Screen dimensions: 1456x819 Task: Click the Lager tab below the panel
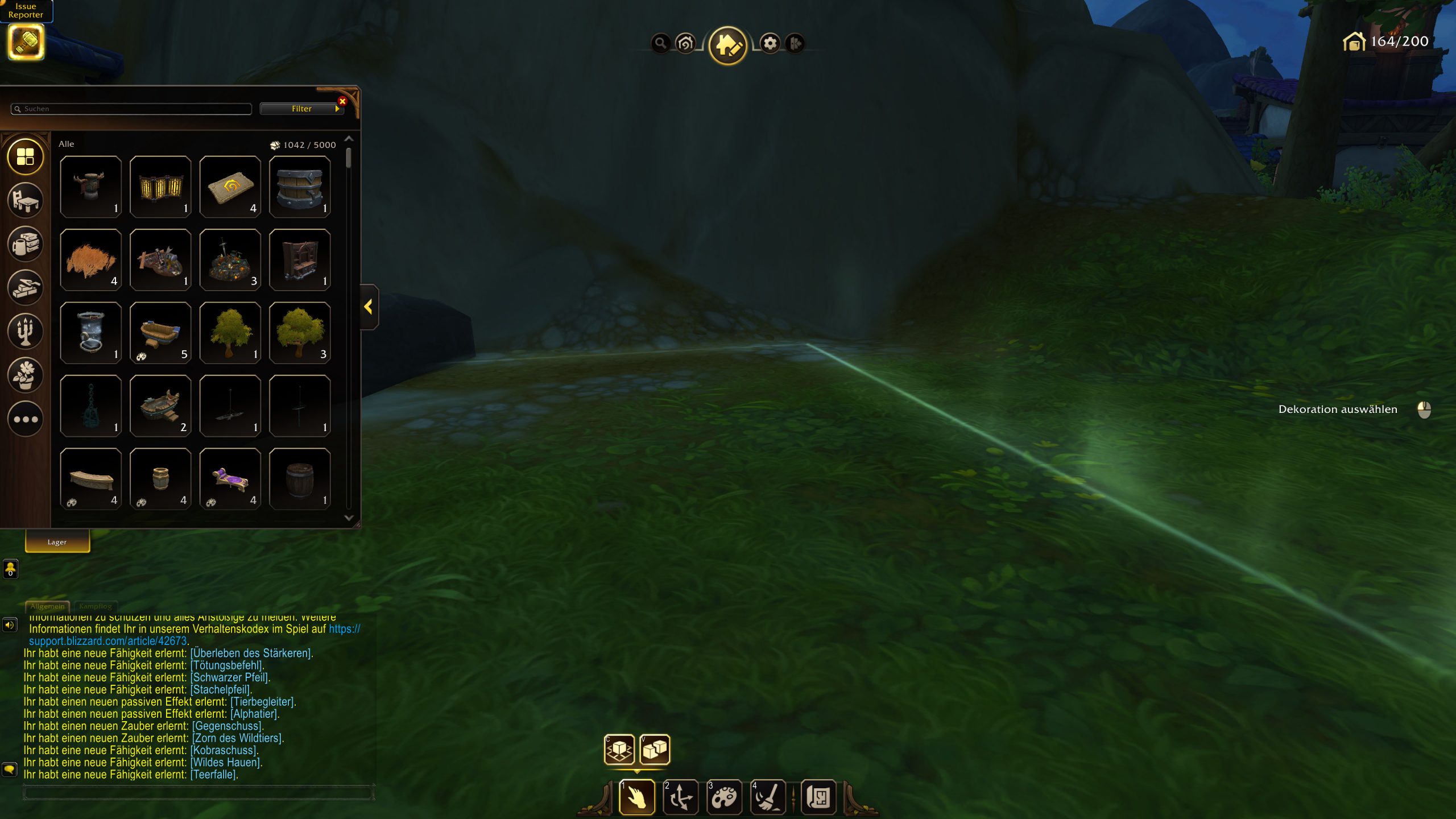(57, 542)
